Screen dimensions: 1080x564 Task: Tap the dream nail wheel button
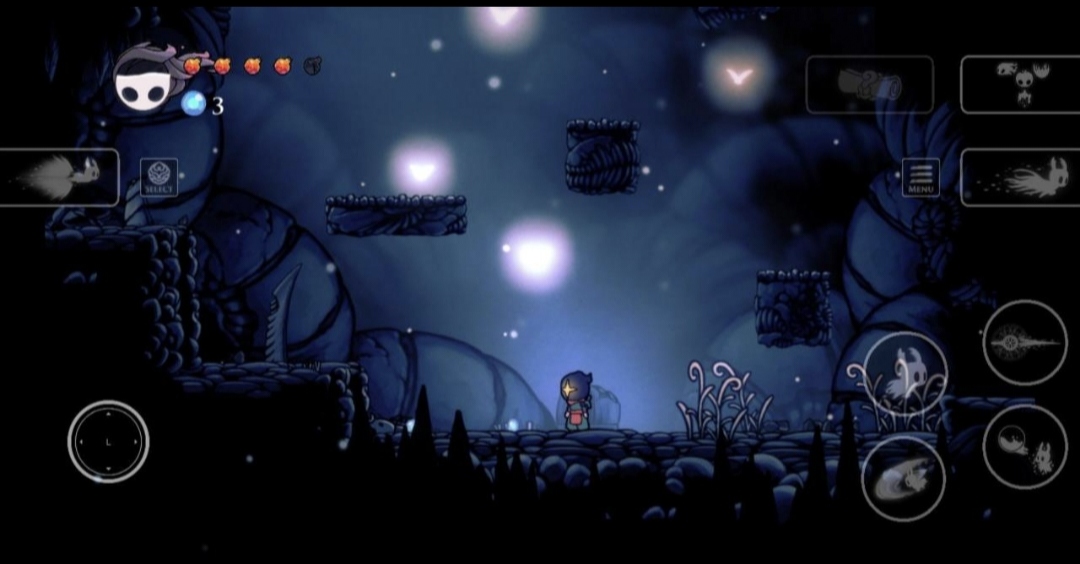point(1024,341)
